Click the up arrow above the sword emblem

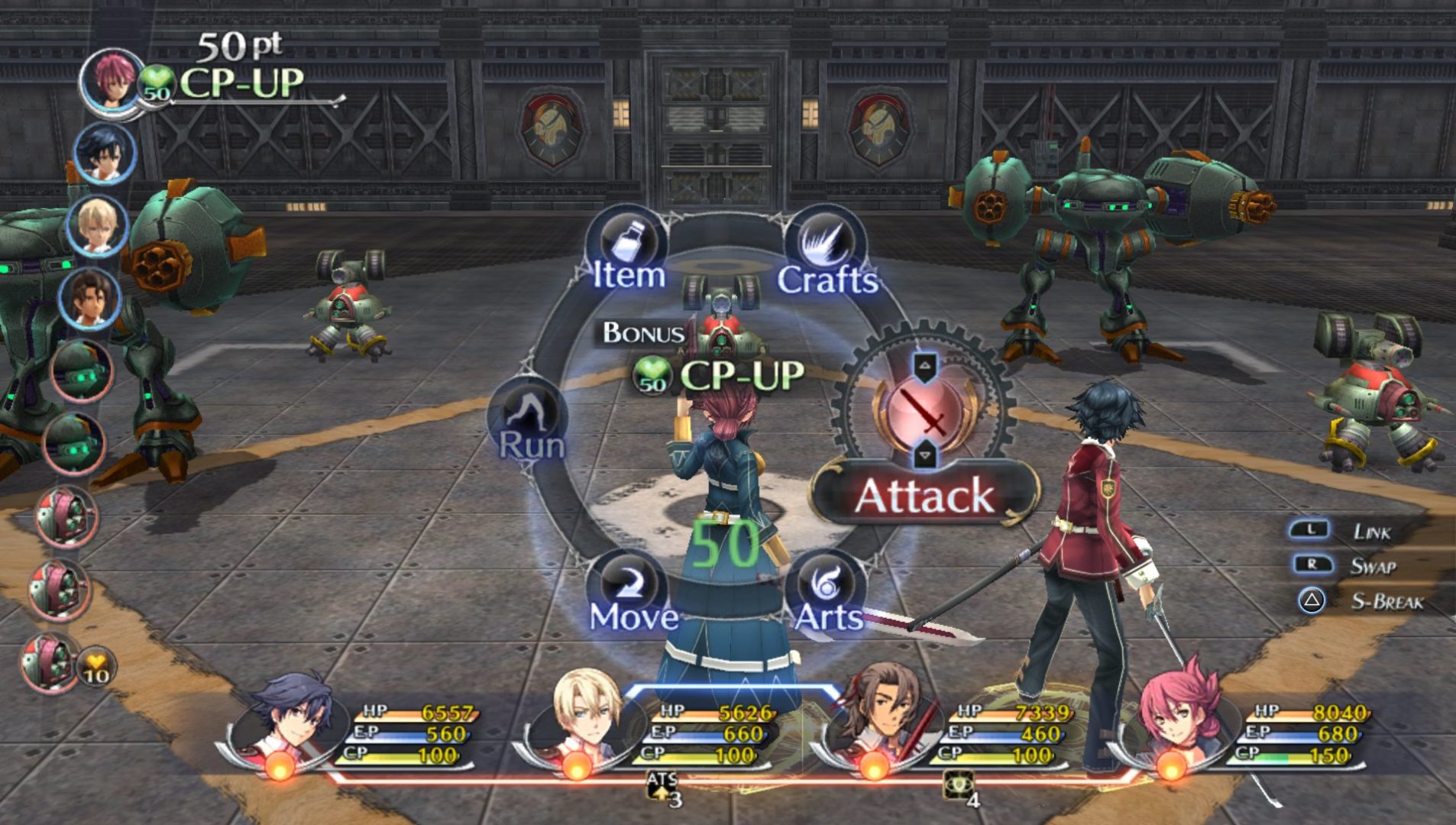tap(925, 367)
